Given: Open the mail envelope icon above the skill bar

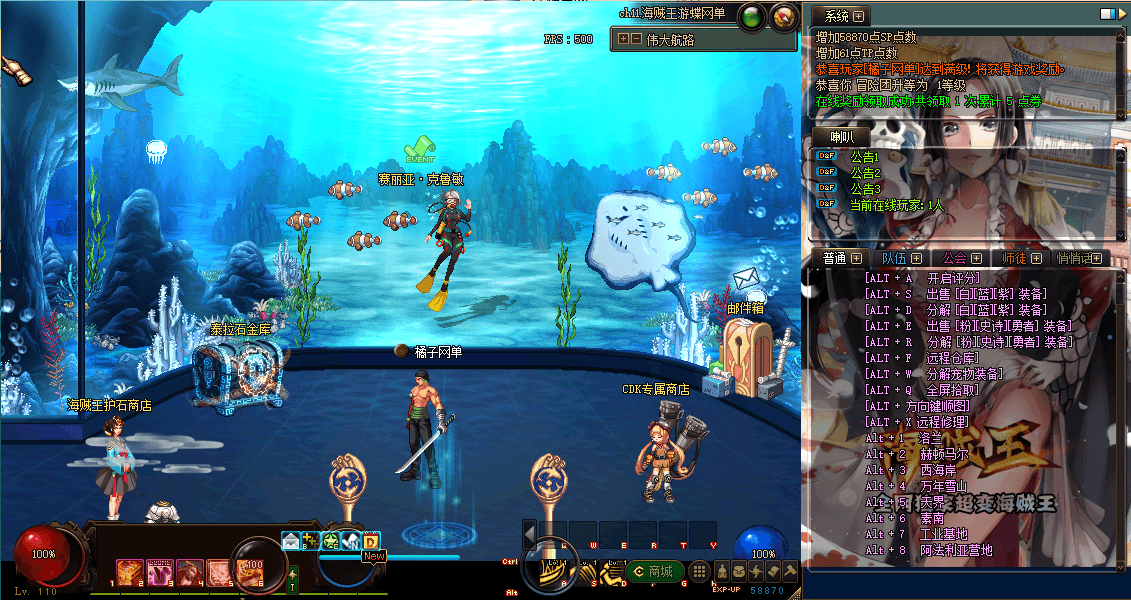Looking at the screenshot, I should coord(291,541).
